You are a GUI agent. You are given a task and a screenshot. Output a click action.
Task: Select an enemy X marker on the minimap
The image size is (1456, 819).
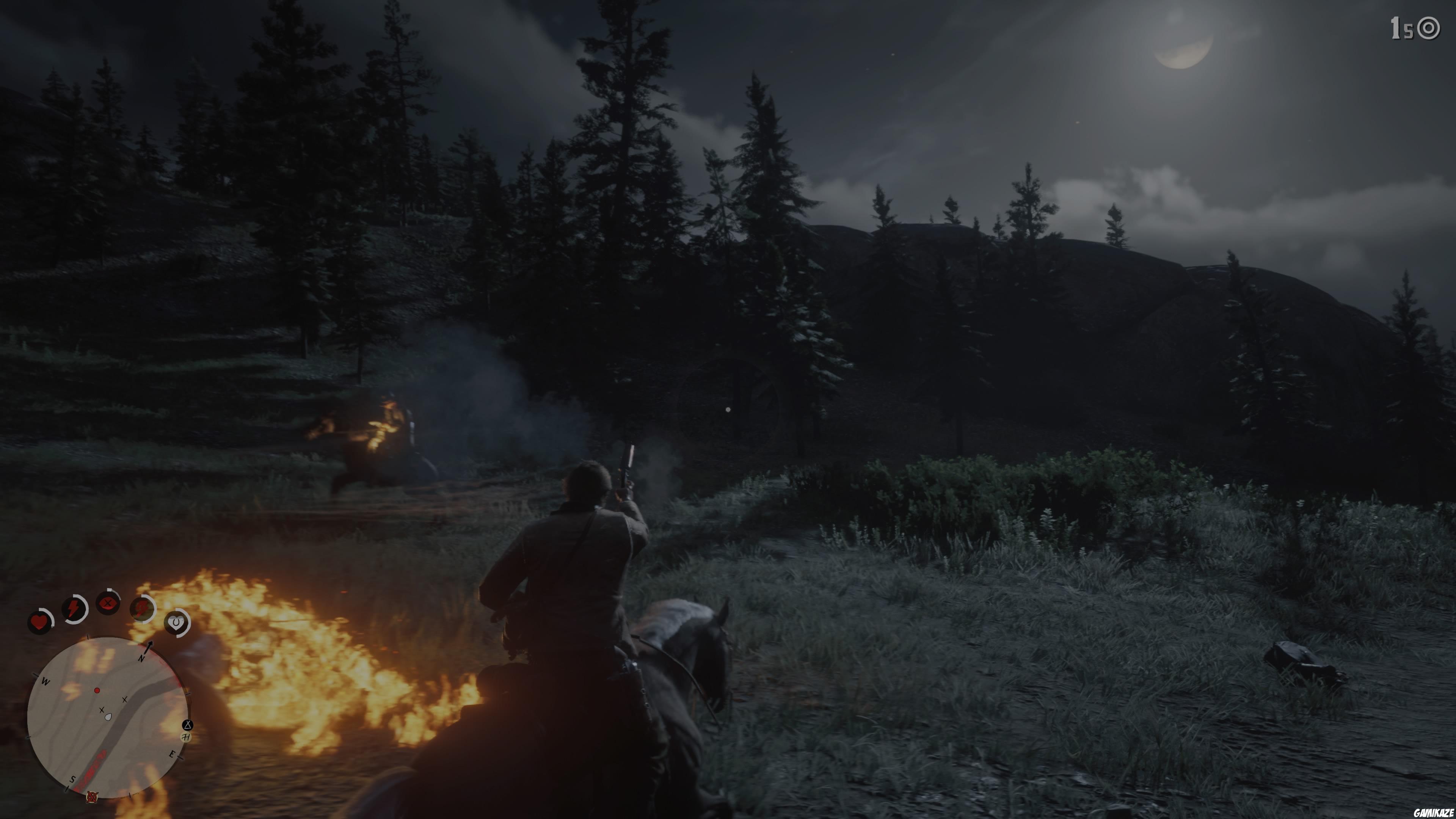124,700
